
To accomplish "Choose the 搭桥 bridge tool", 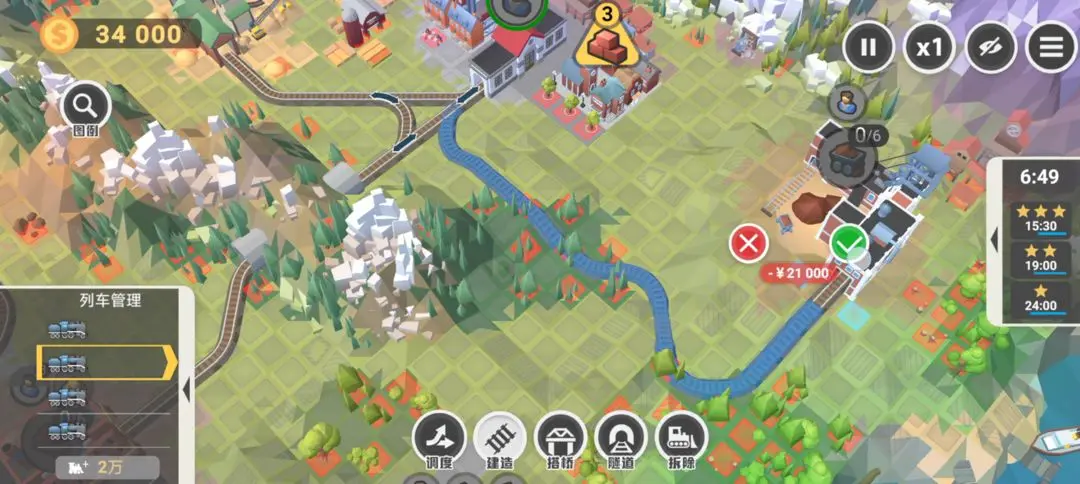I will click(560, 439).
